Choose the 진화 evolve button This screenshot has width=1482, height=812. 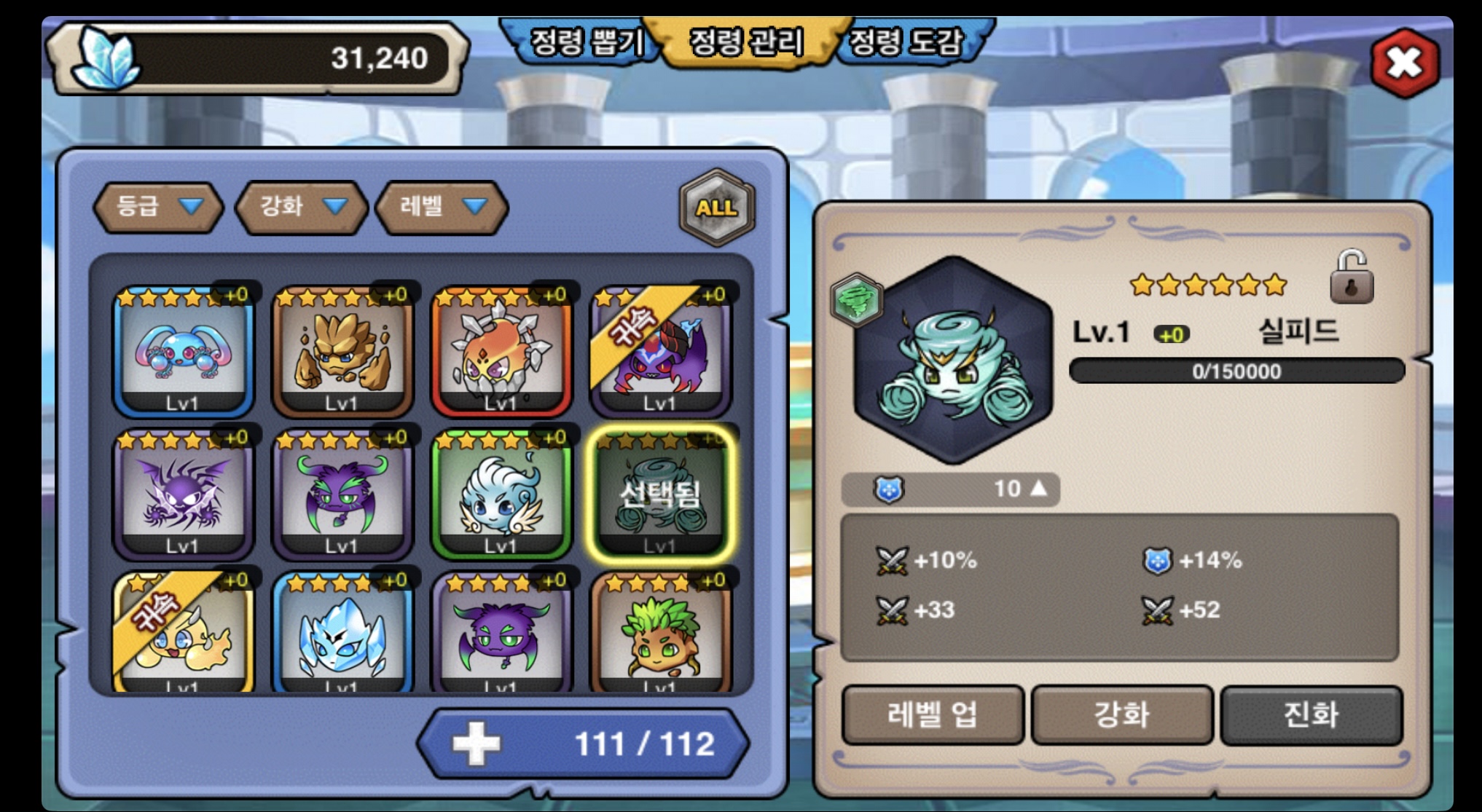pyautogui.click(x=1312, y=714)
